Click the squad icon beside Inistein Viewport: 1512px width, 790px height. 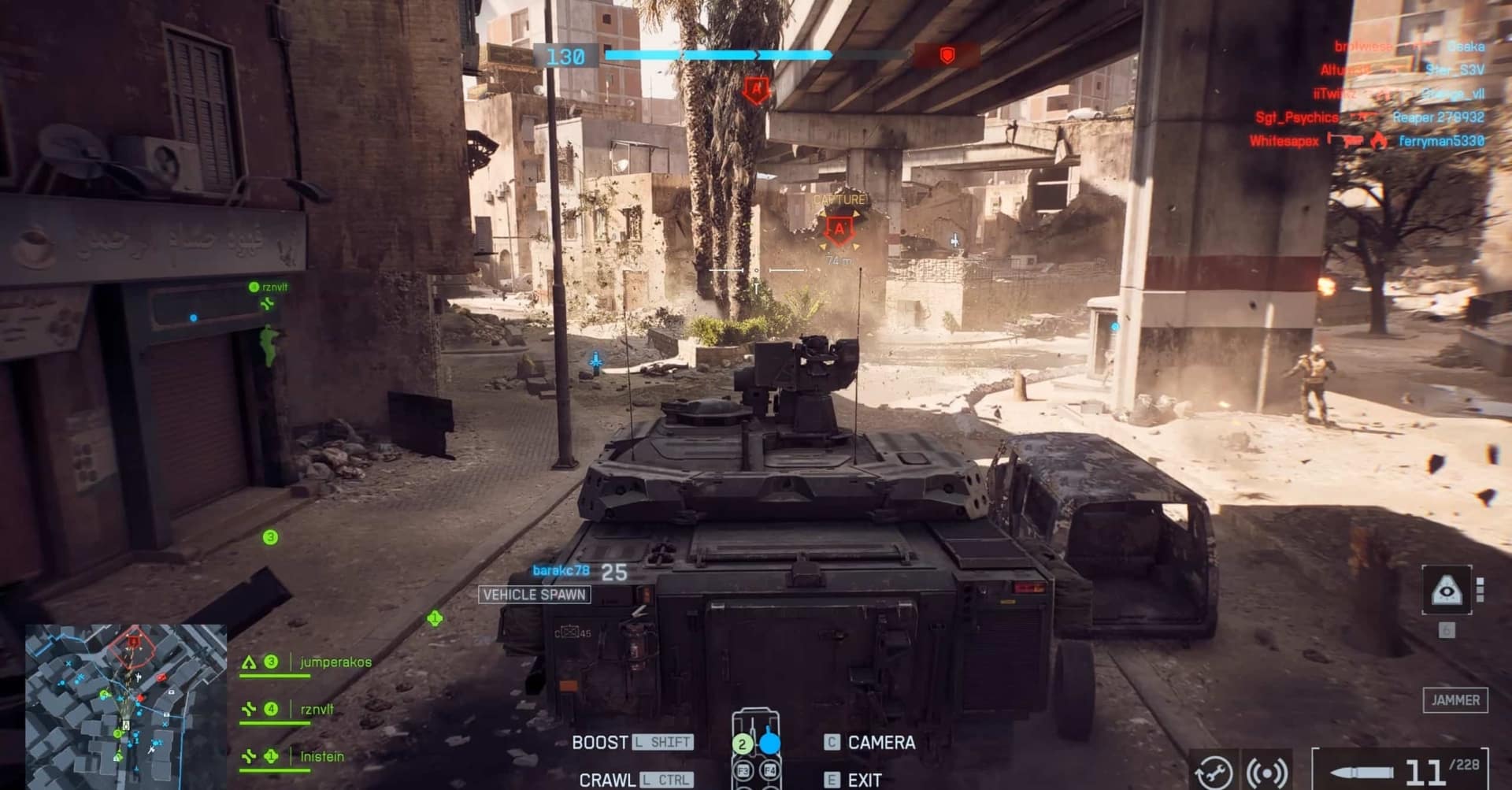[x=247, y=755]
